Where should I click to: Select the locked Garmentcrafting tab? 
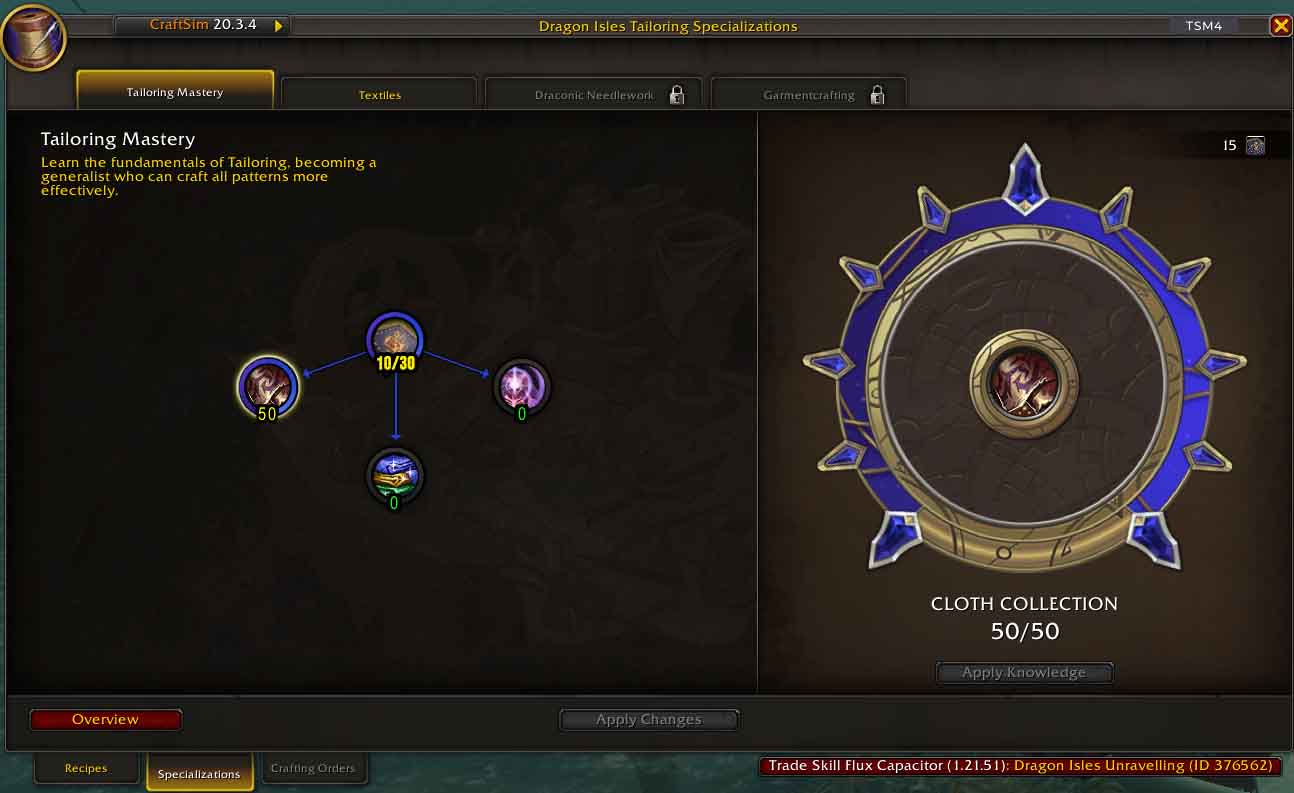(809, 95)
